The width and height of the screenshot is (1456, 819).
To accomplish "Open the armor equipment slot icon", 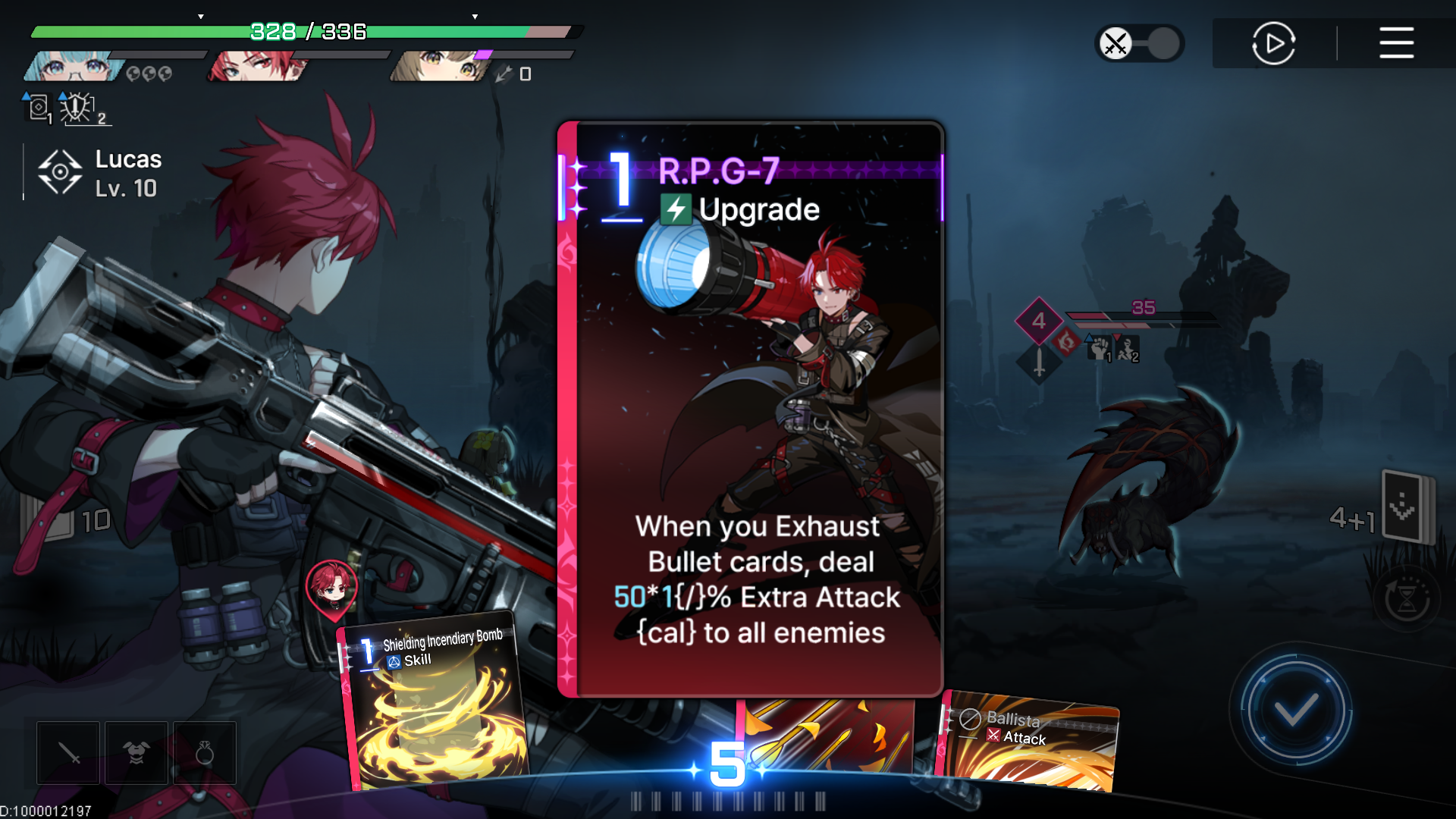I will point(136,752).
